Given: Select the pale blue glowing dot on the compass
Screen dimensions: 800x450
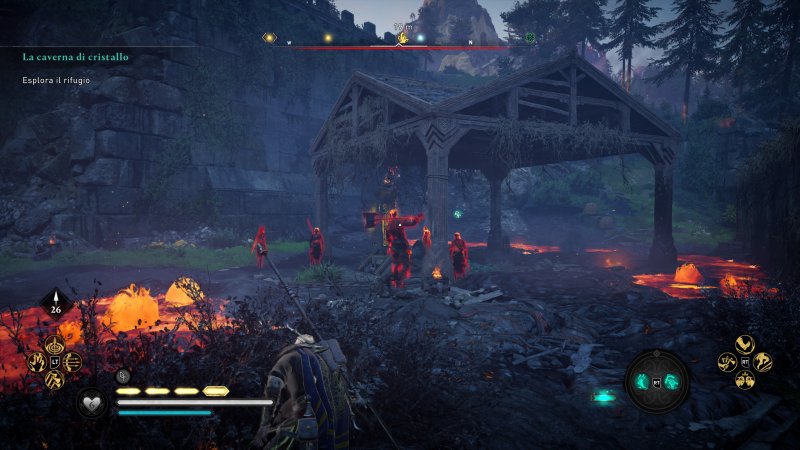Looking at the screenshot, I should (421, 39).
